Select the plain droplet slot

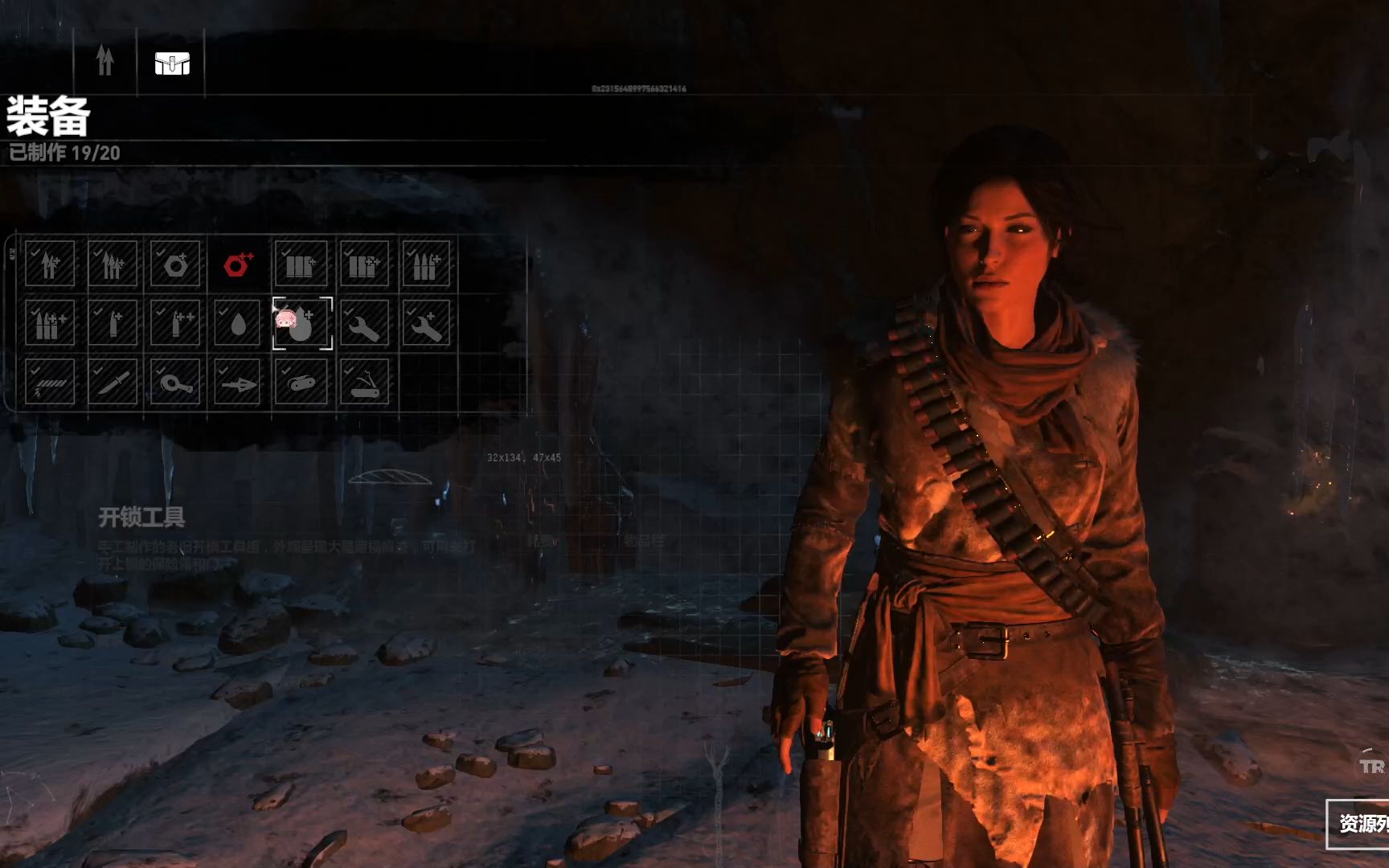point(238,323)
